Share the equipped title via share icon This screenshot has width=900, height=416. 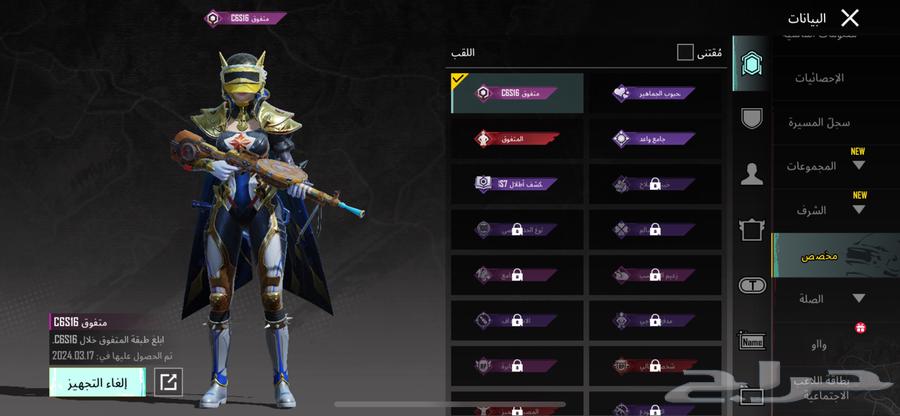(169, 382)
